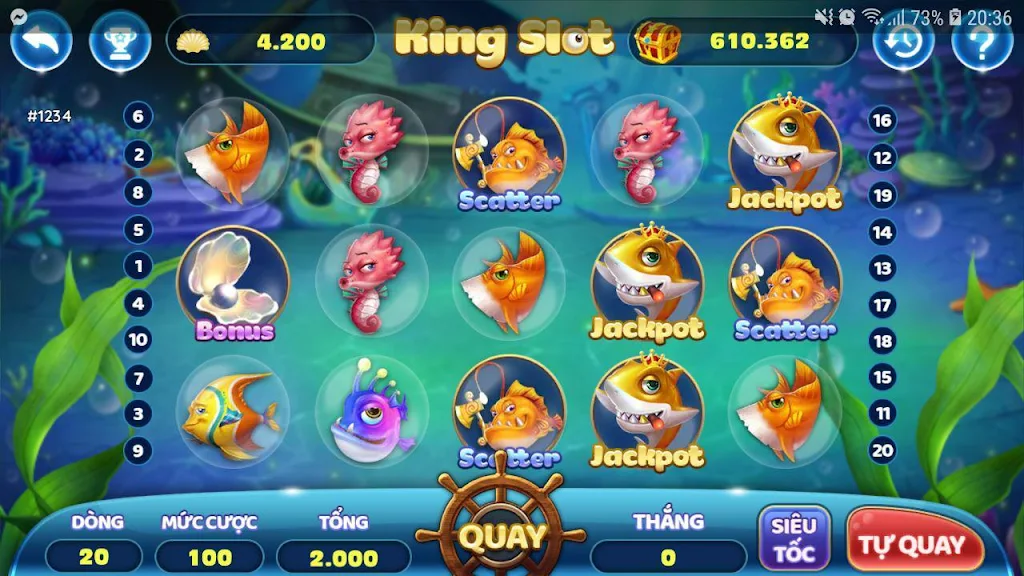Open the trophy leaderboard
This screenshot has height=576, width=1024.
tap(119, 41)
